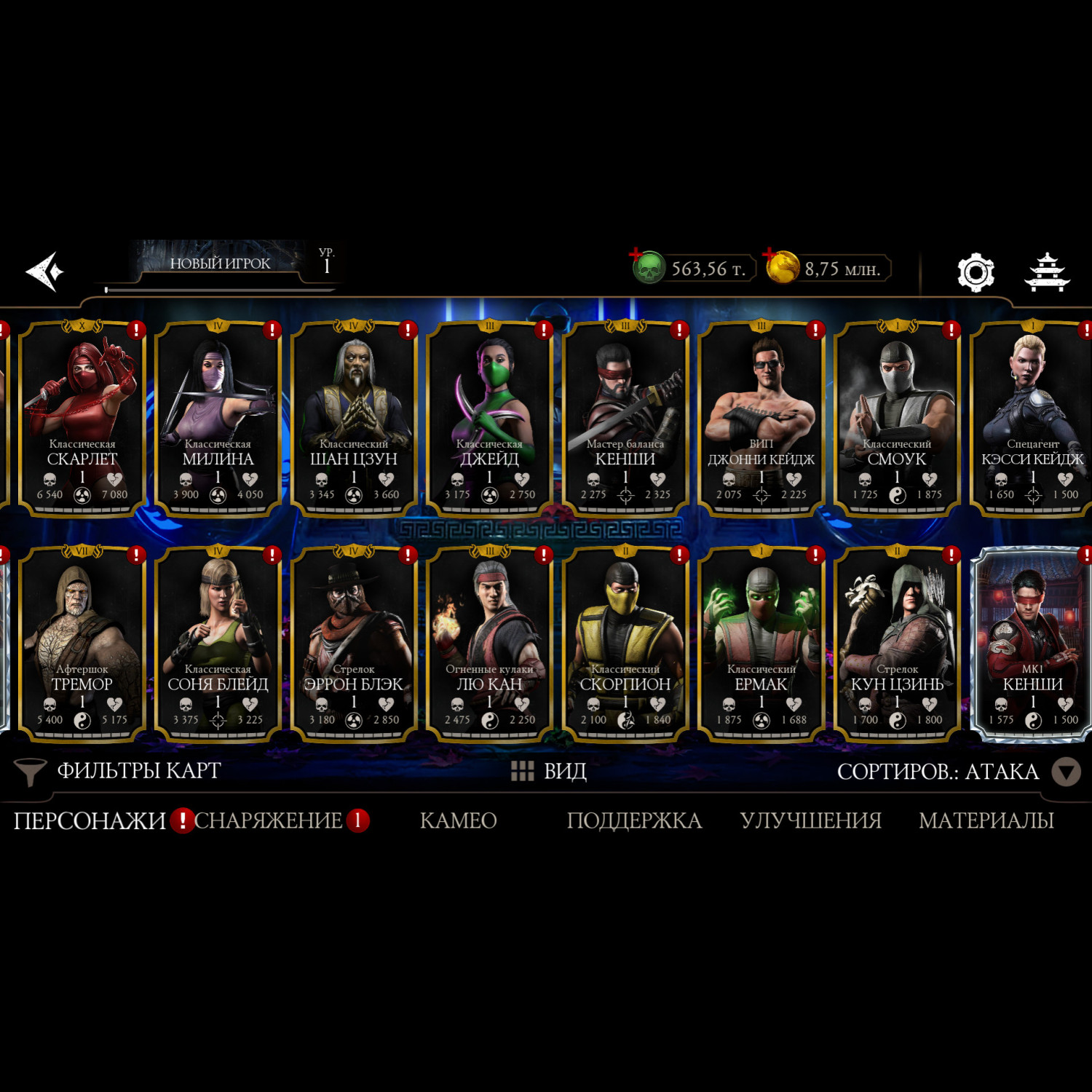Show the Материалы tab
The width and height of the screenshot is (1092, 1092).
(x=986, y=820)
